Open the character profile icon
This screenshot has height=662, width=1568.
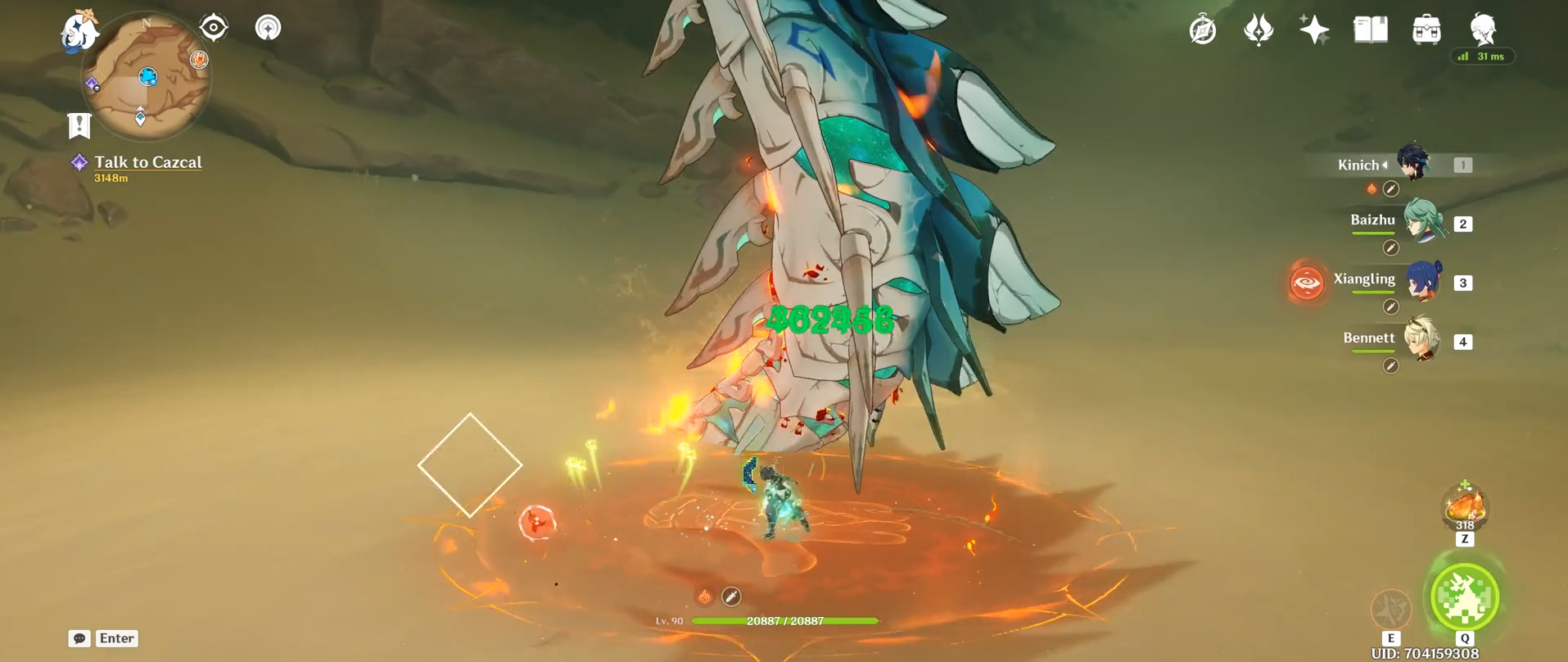(x=1483, y=29)
